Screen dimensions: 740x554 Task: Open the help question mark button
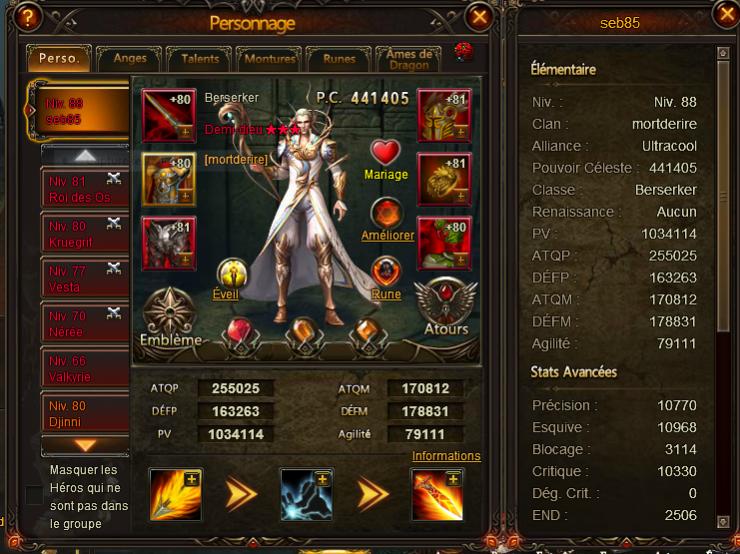coord(29,17)
